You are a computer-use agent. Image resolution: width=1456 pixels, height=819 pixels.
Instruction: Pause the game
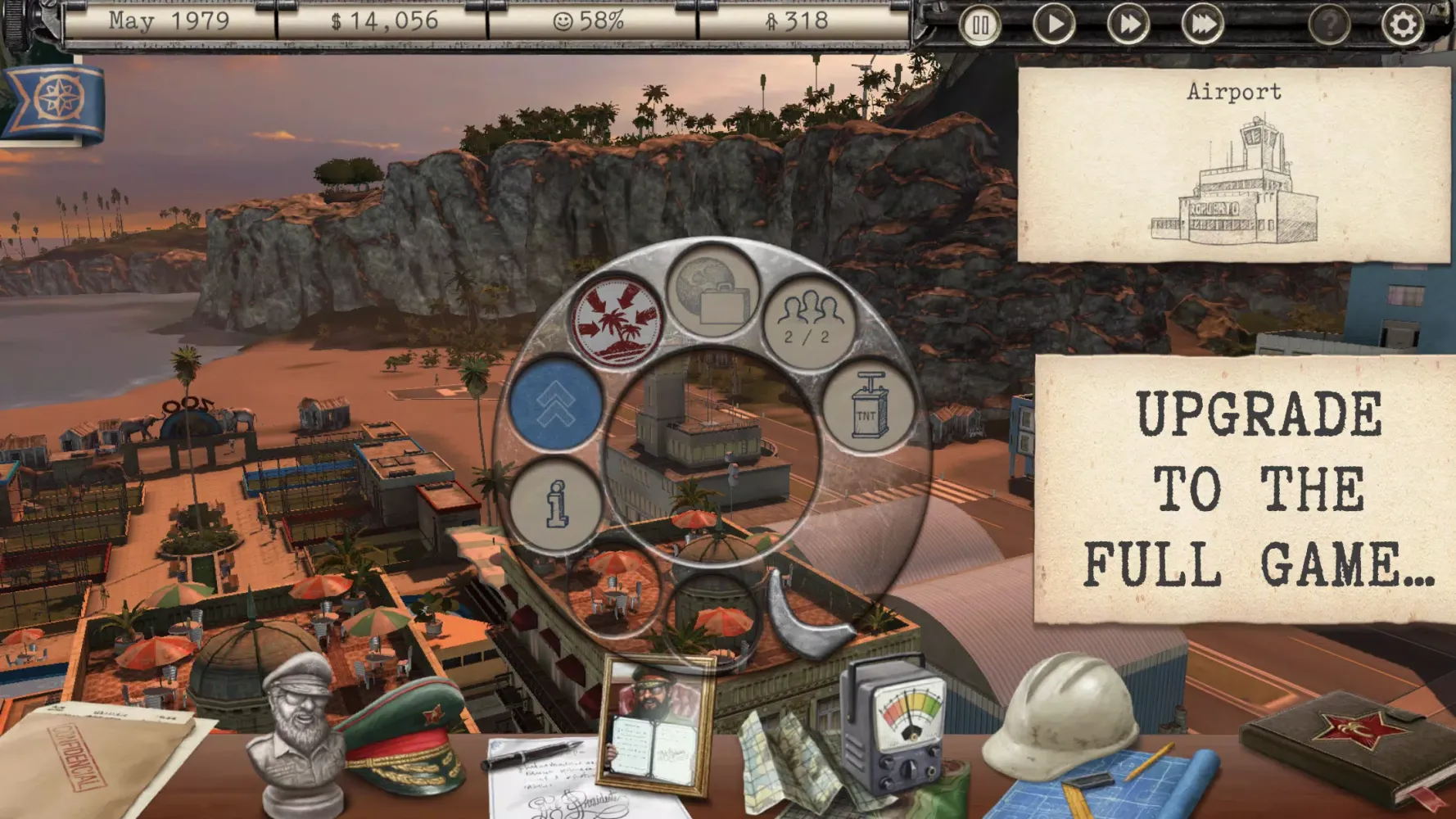click(979, 25)
